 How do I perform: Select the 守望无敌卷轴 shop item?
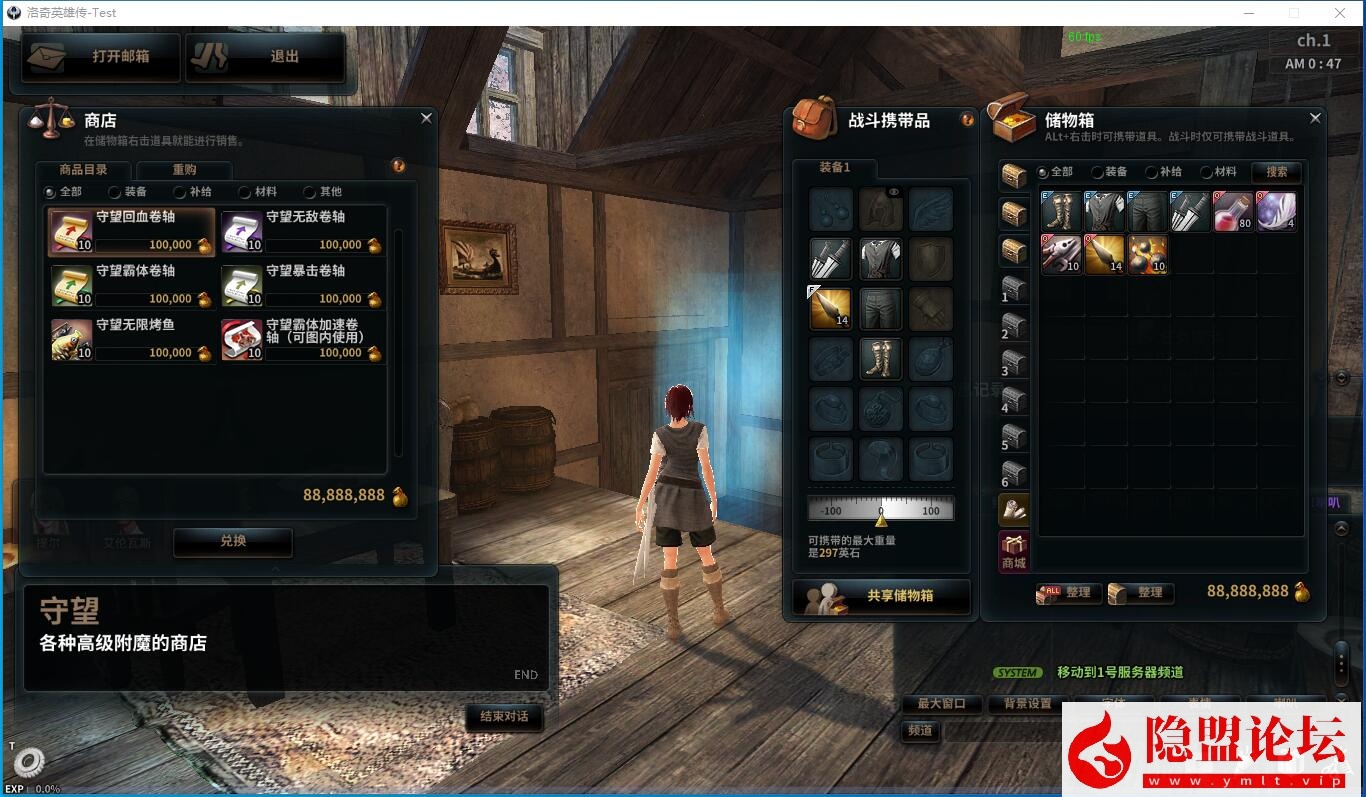click(x=302, y=231)
